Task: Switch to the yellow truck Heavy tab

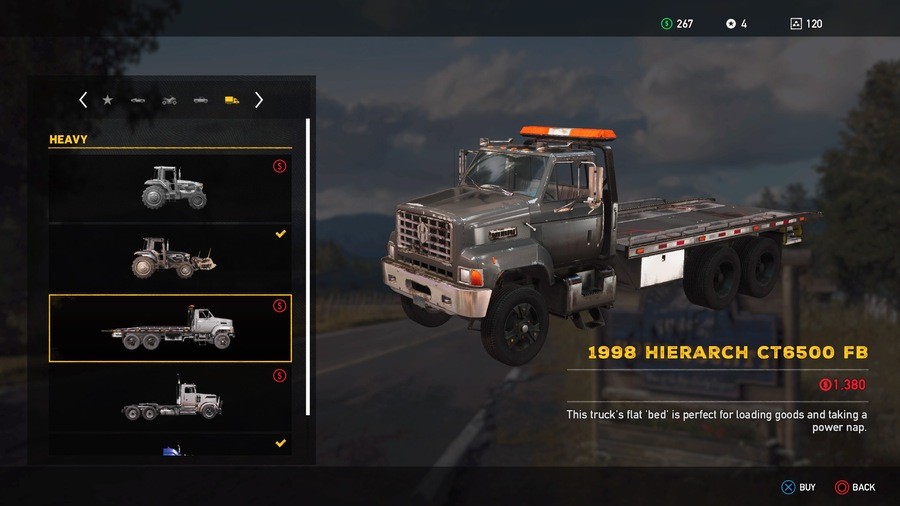Action: tap(231, 100)
